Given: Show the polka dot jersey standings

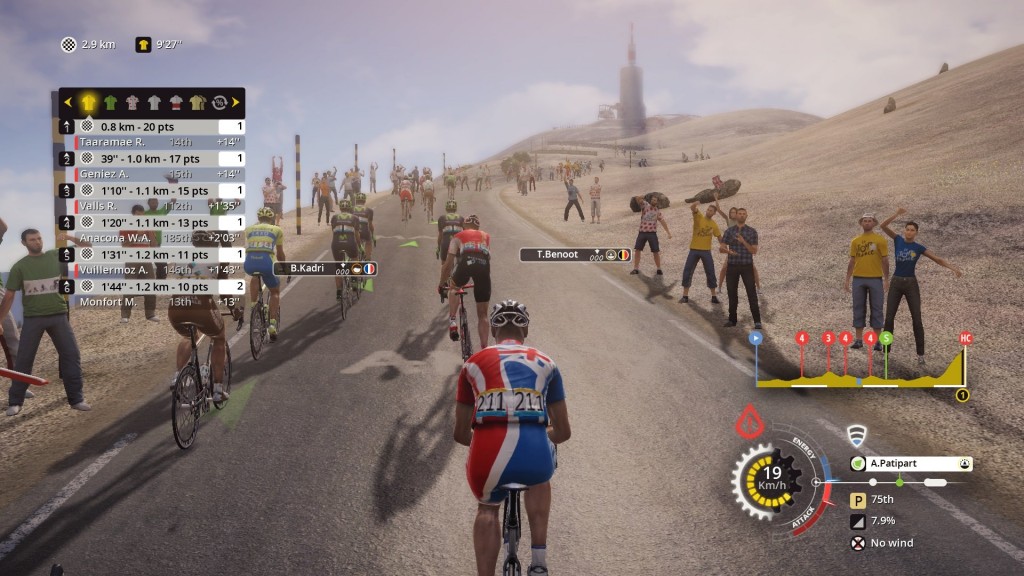Looking at the screenshot, I should click(x=132, y=102).
